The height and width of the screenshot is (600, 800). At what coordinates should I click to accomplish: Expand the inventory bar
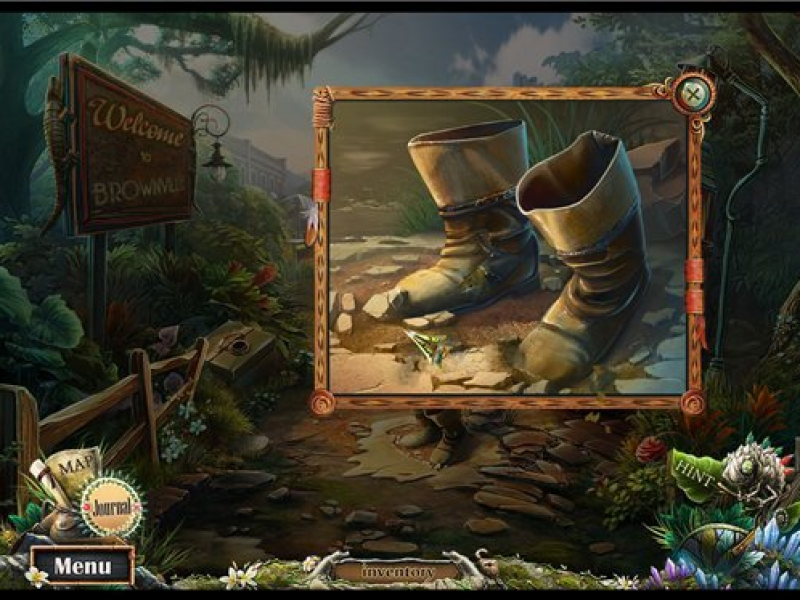399,572
